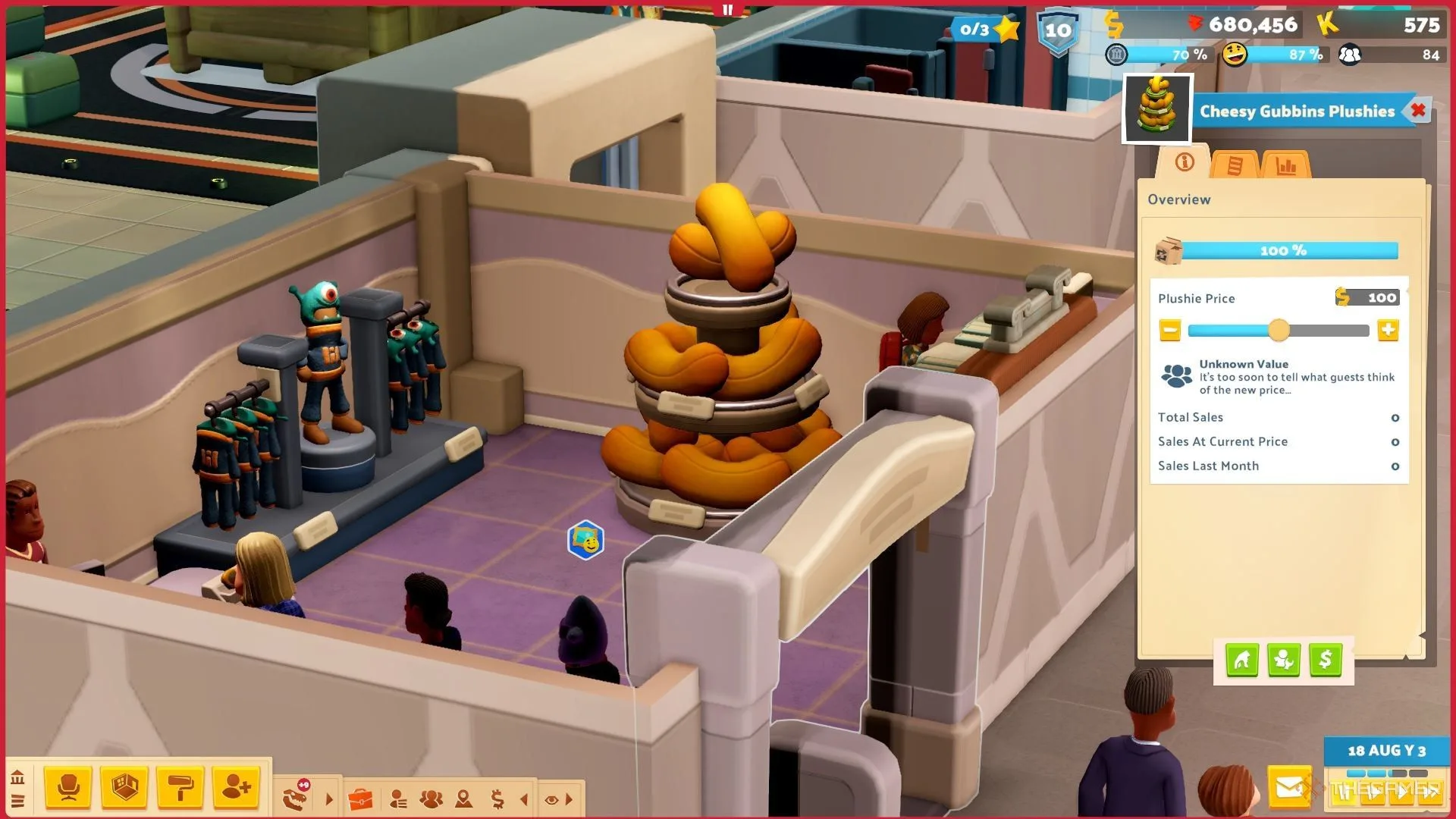Increase plushie price with plus button

click(1388, 331)
